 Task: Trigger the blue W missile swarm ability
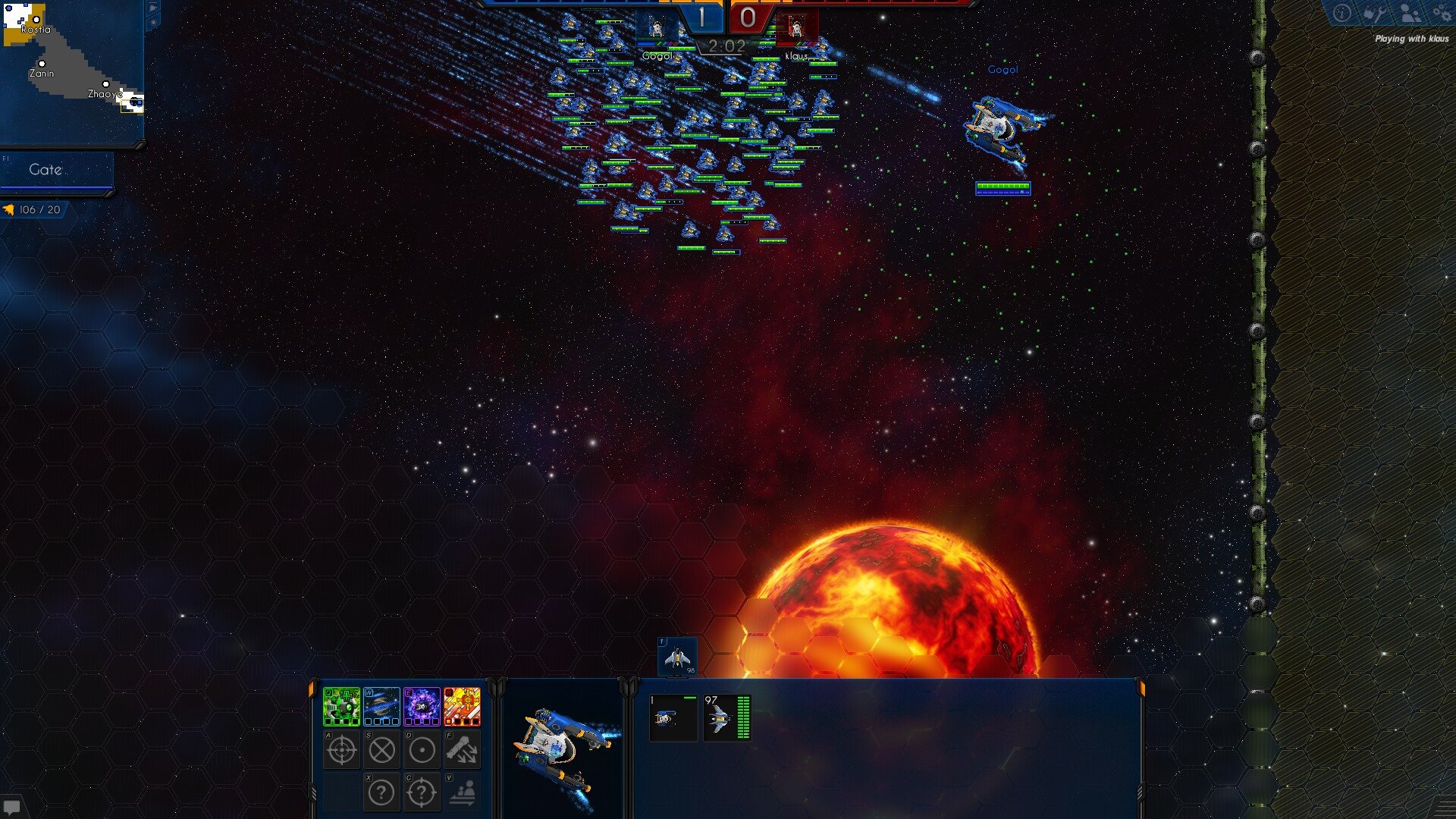(x=382, y=707)
